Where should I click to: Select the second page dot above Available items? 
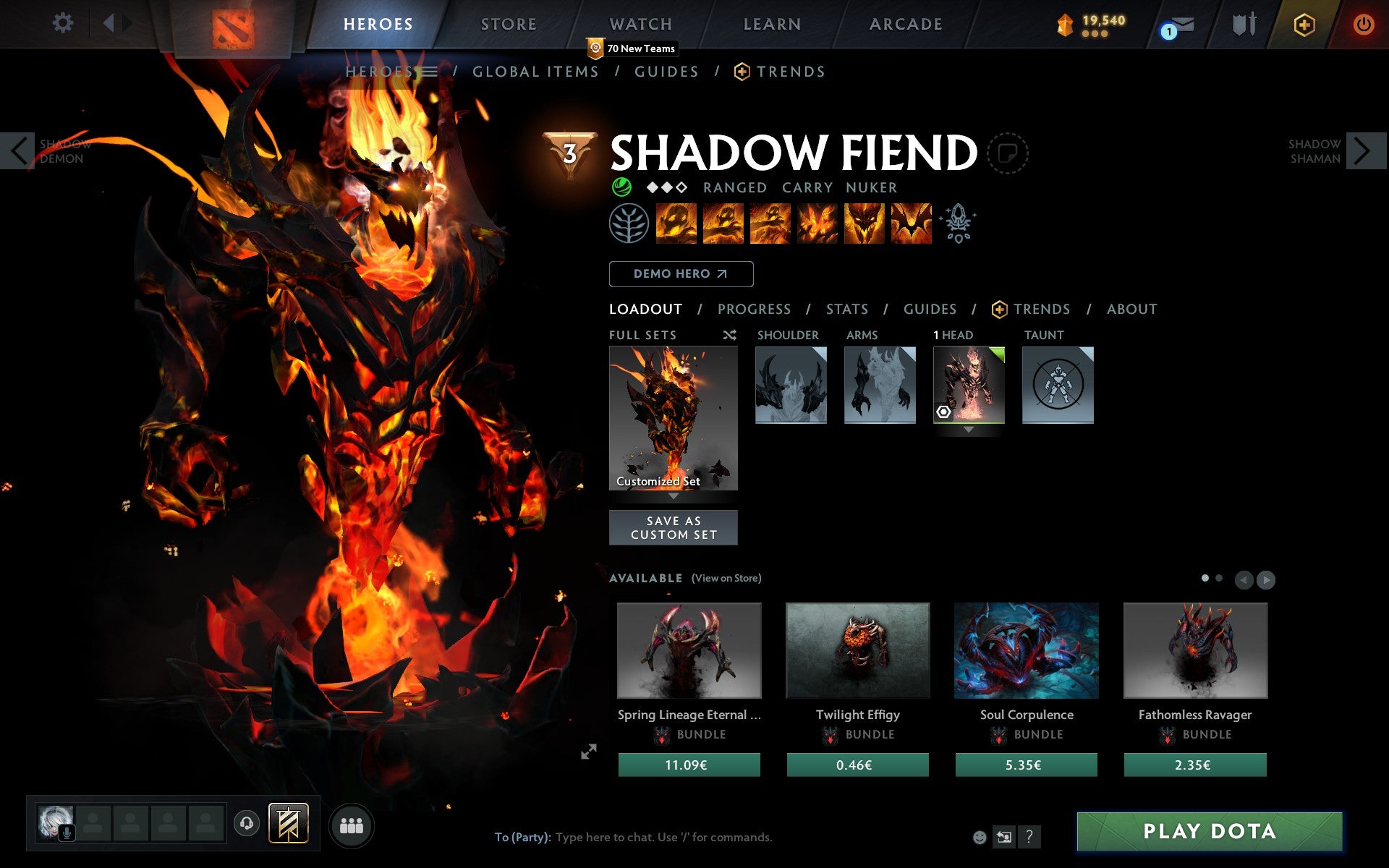click(1219, 579)
